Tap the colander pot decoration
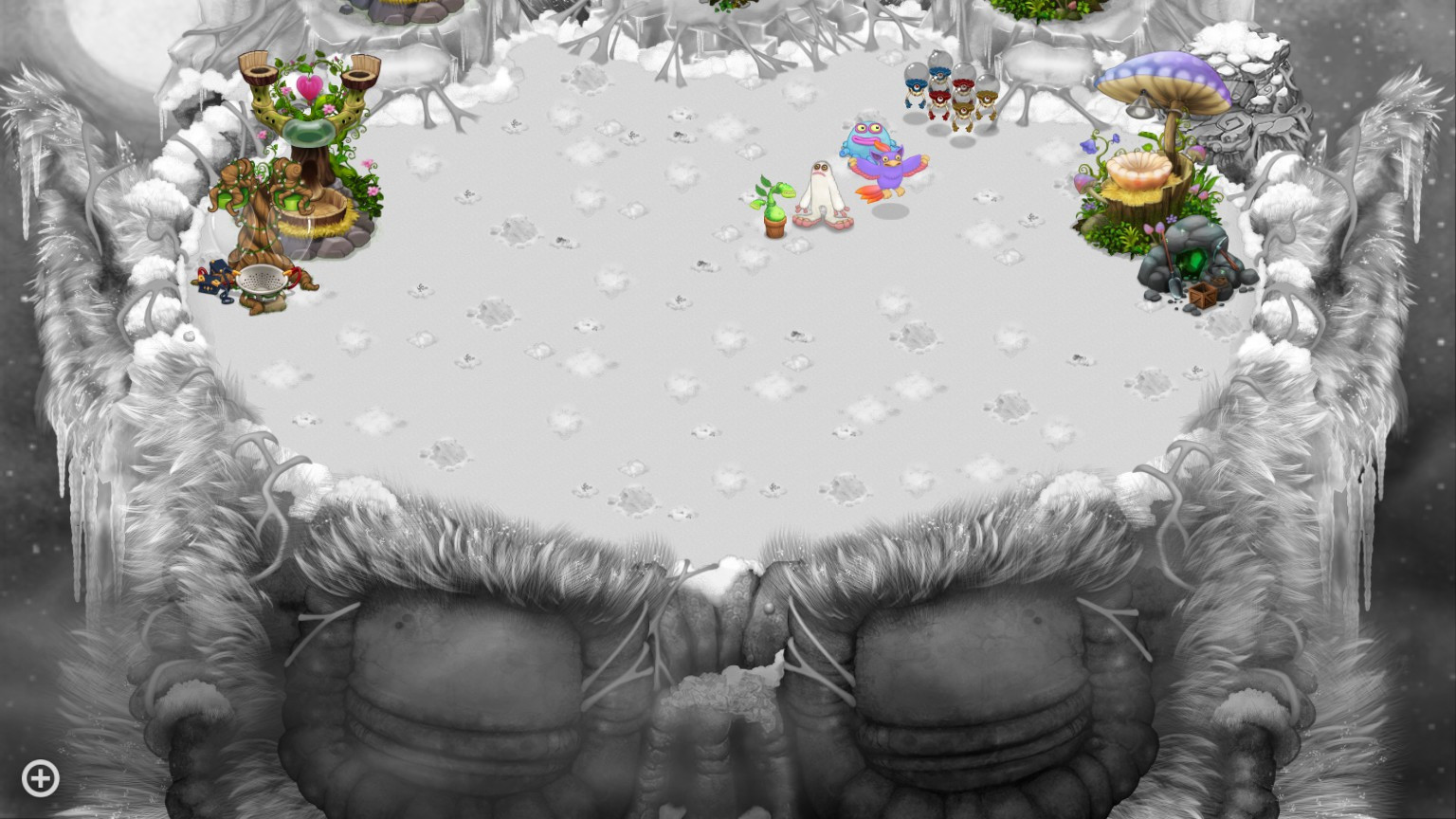 [x=264, y=280]
